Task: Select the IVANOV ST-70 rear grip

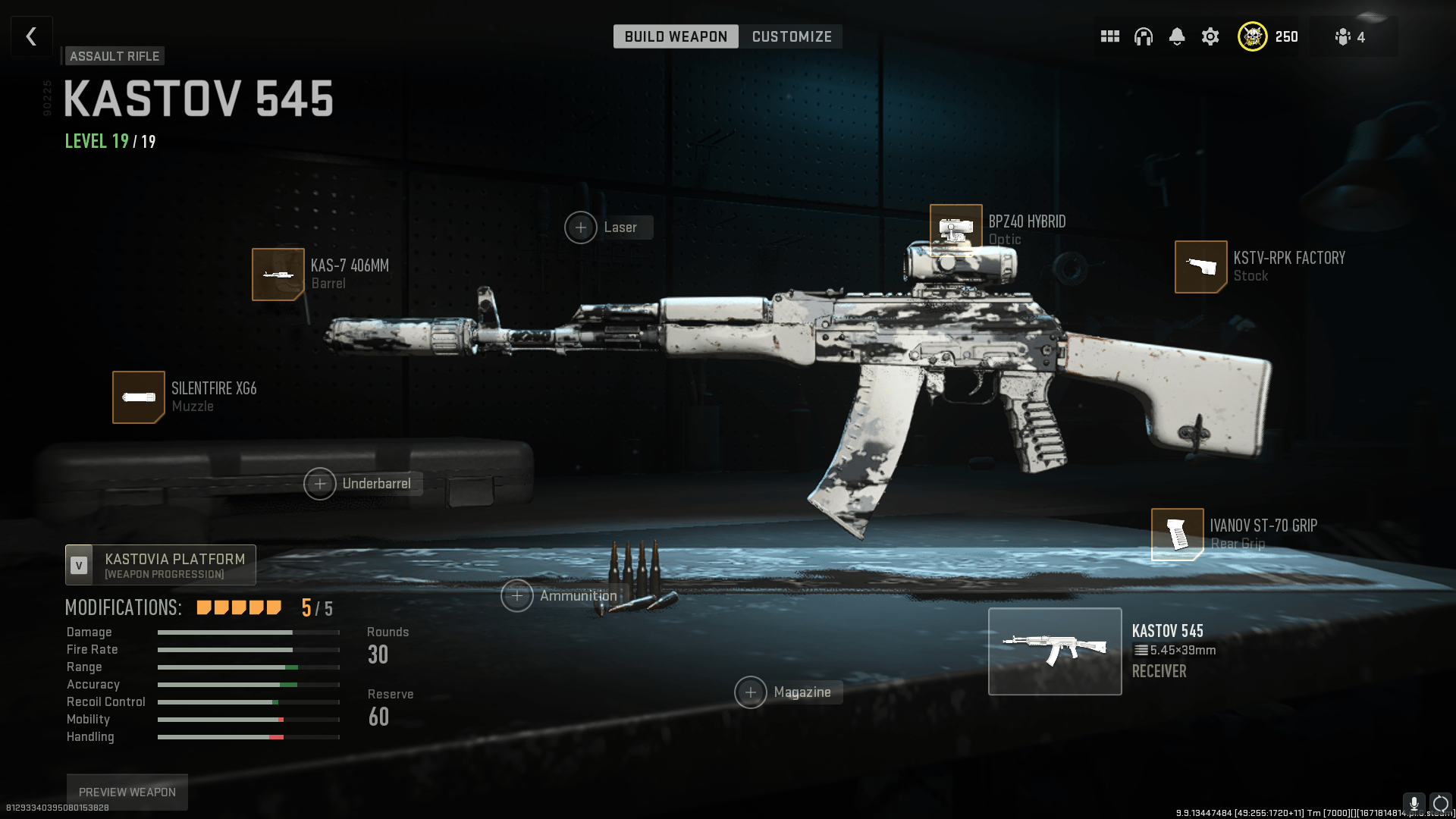Action: click(x=1178, y=534)
